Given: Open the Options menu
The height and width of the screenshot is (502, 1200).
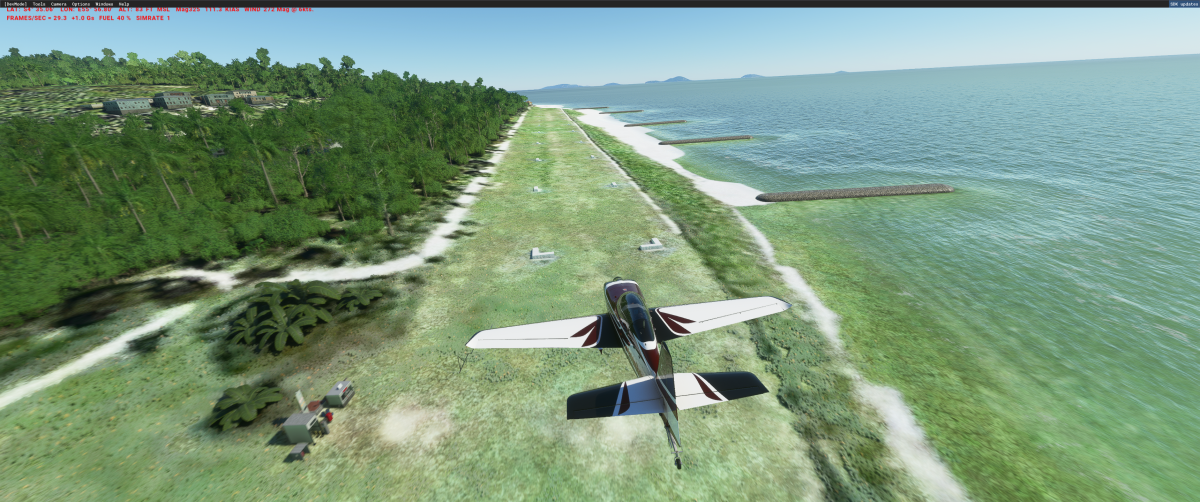Looking at the screenshot, I should pos(81,4).
